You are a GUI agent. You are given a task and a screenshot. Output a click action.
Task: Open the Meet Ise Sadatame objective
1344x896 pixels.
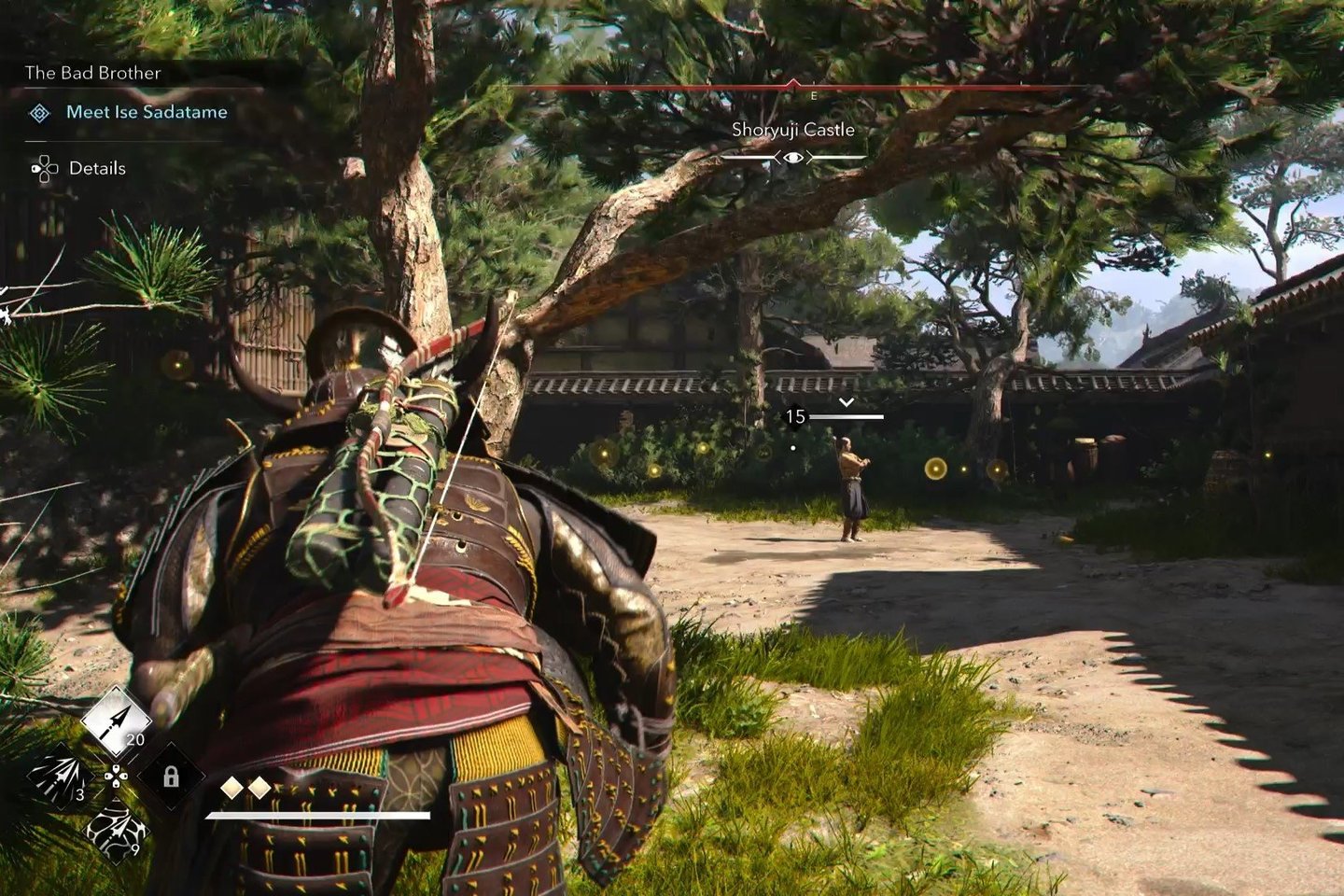pos(147,112)
